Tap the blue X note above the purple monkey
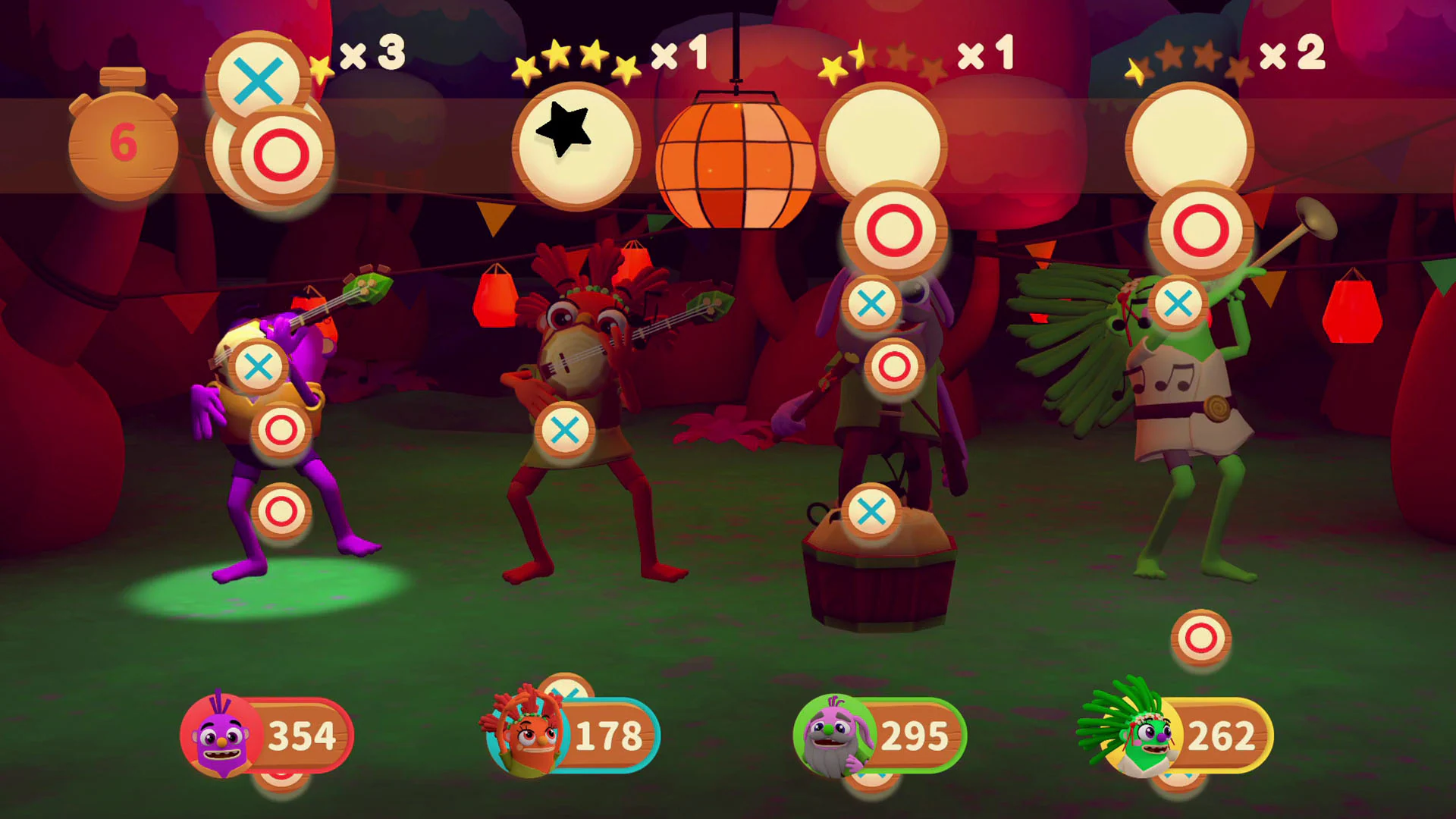Viewport: 1456px width, 819px height. [259, 366]
